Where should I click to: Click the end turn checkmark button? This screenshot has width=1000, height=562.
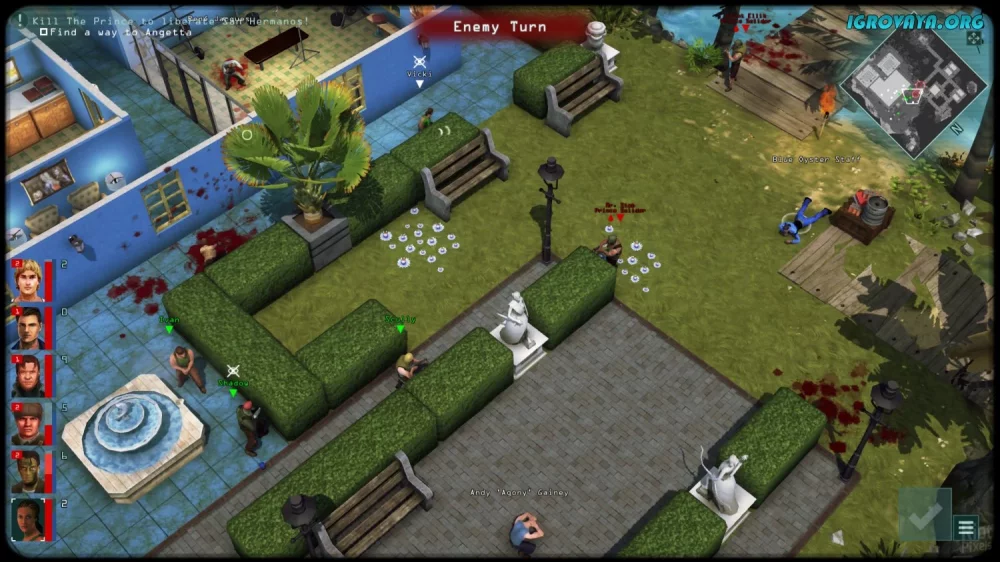(x=922, y=515)
